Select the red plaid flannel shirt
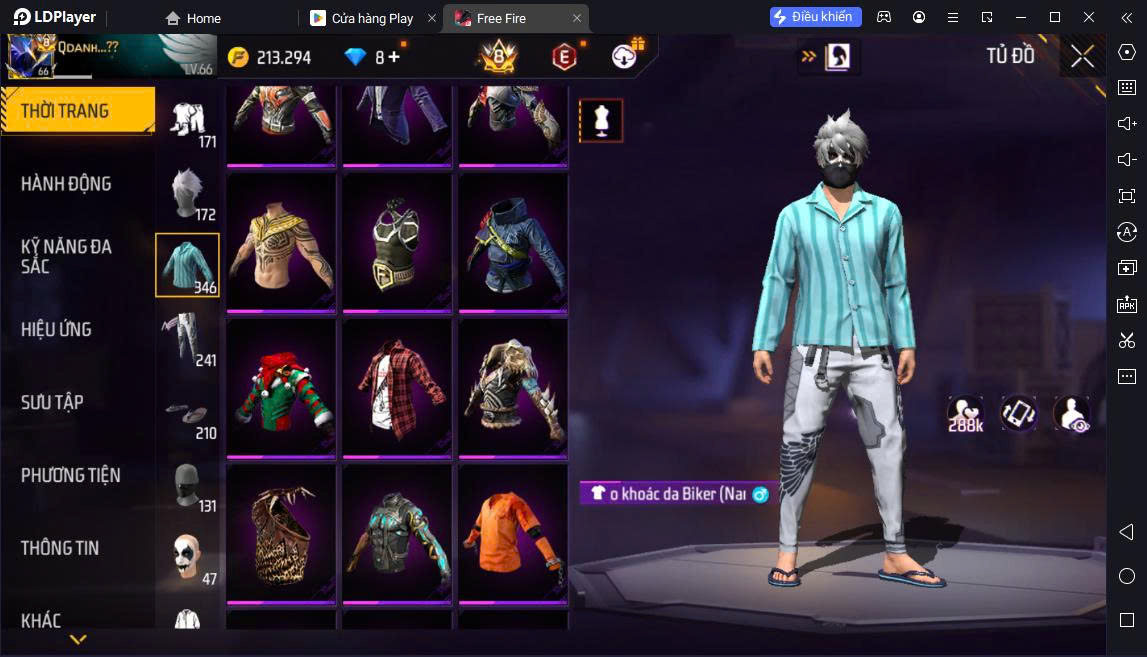The image size is (1147, 657). point(397,389)
